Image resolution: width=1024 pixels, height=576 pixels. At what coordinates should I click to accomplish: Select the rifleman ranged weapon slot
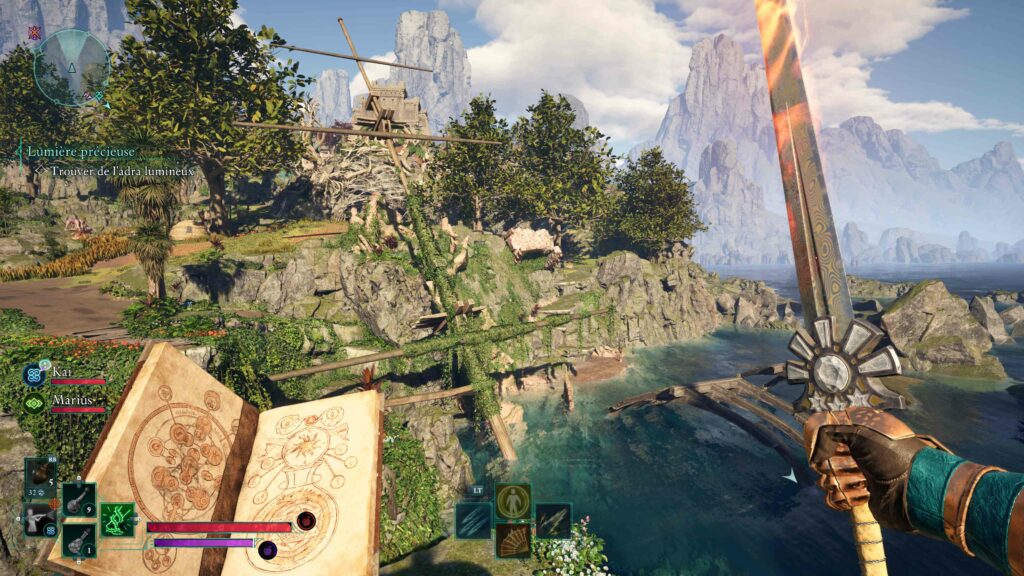coord(40,519)
